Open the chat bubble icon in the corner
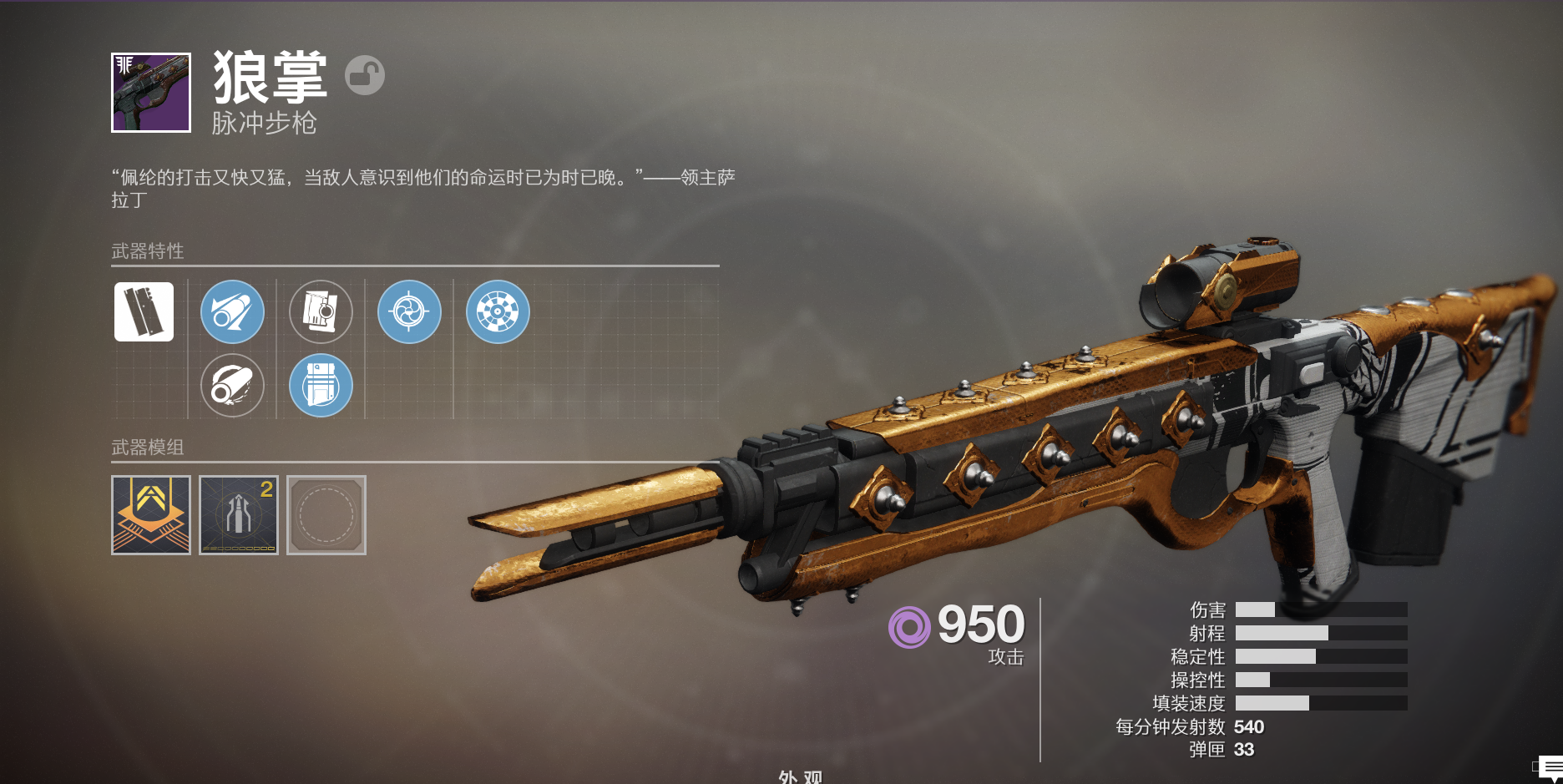 point(1550,767)
